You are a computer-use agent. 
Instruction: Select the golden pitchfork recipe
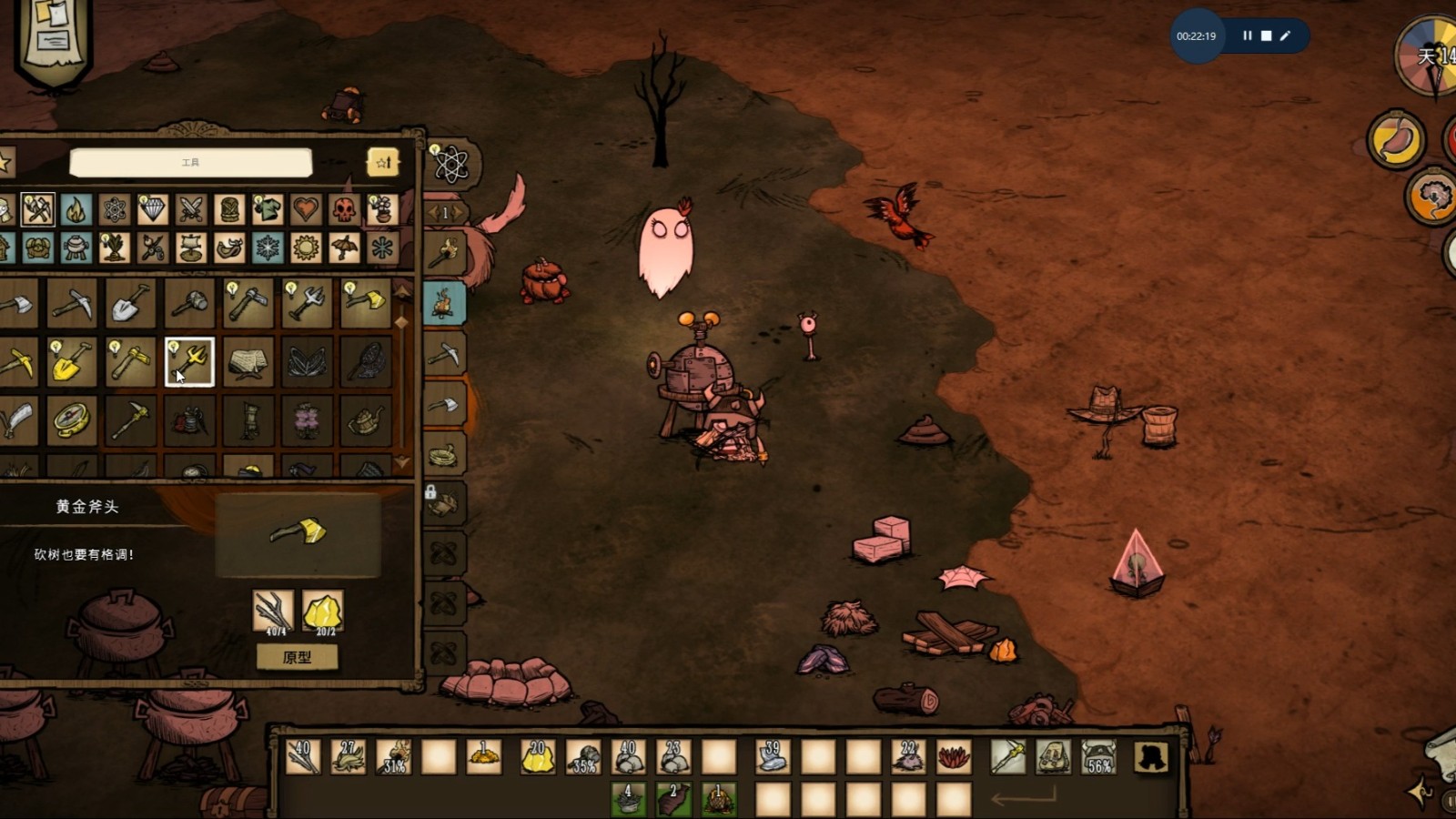click(189, 361)
